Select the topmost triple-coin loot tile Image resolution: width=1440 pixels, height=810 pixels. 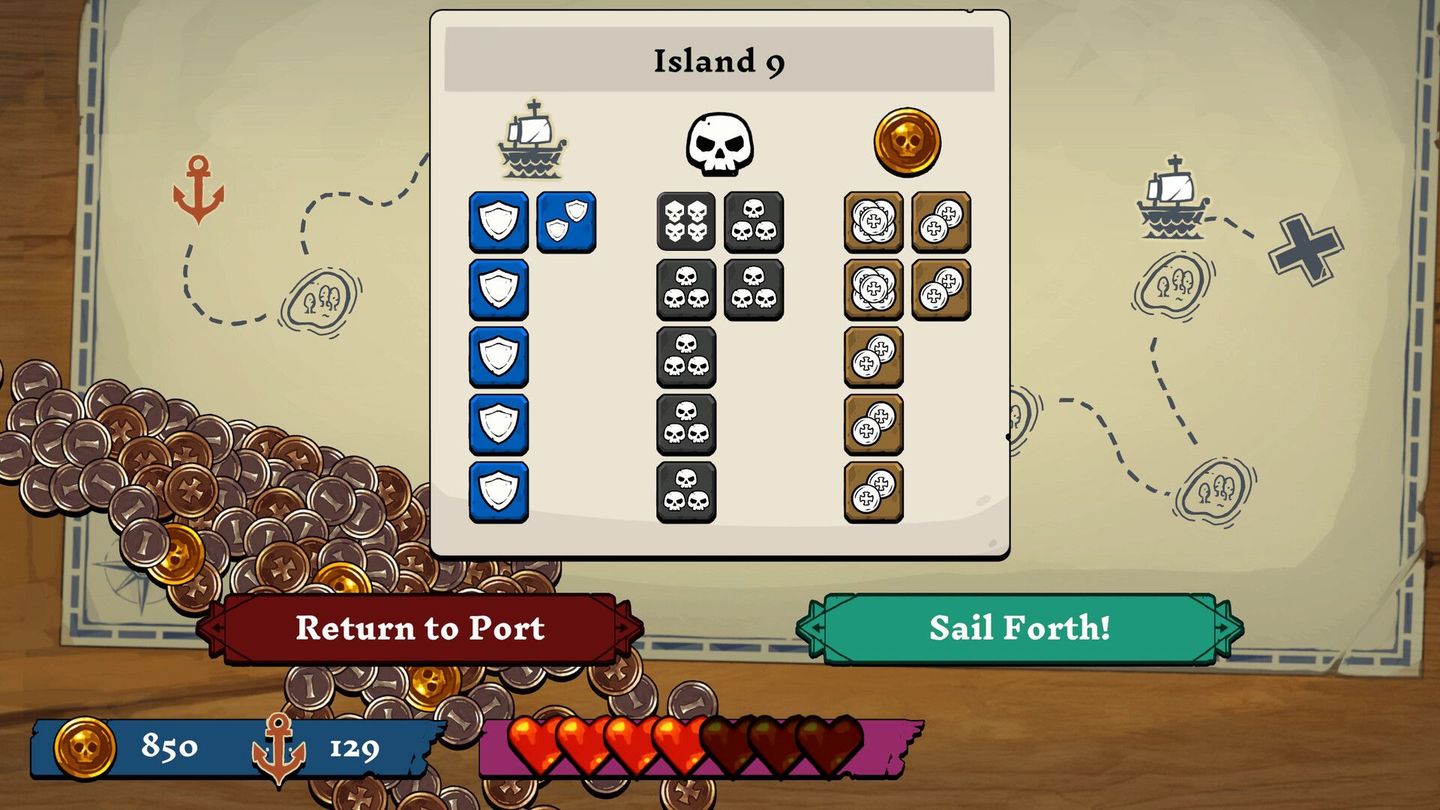[875, 224]
